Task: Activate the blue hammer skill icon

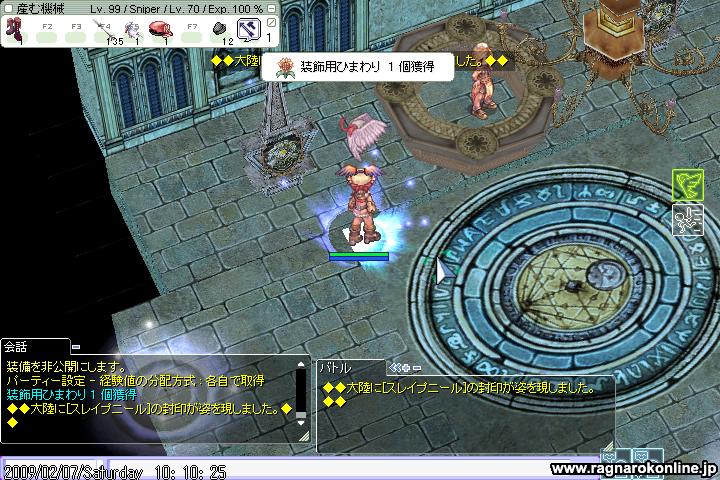Action: pos(246,28)
